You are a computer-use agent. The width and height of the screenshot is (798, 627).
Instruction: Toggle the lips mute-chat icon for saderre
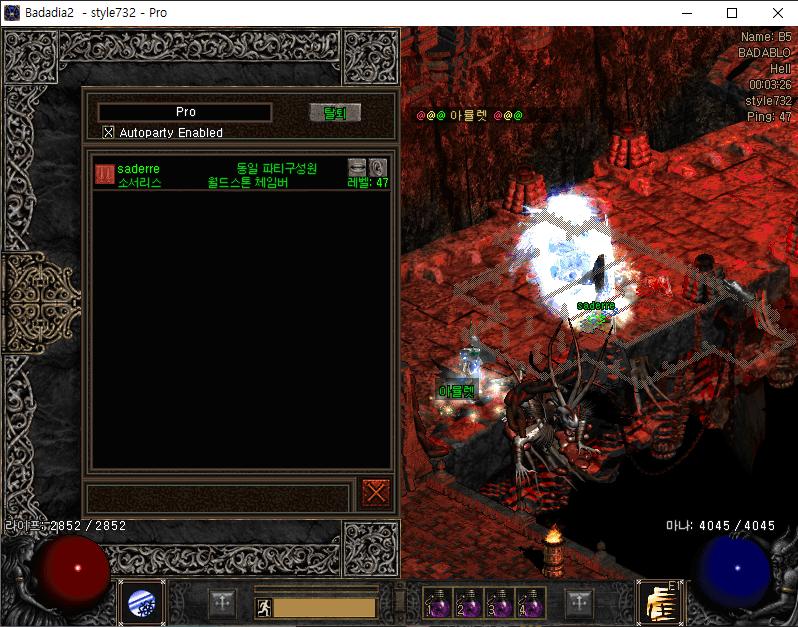(357, 167)
